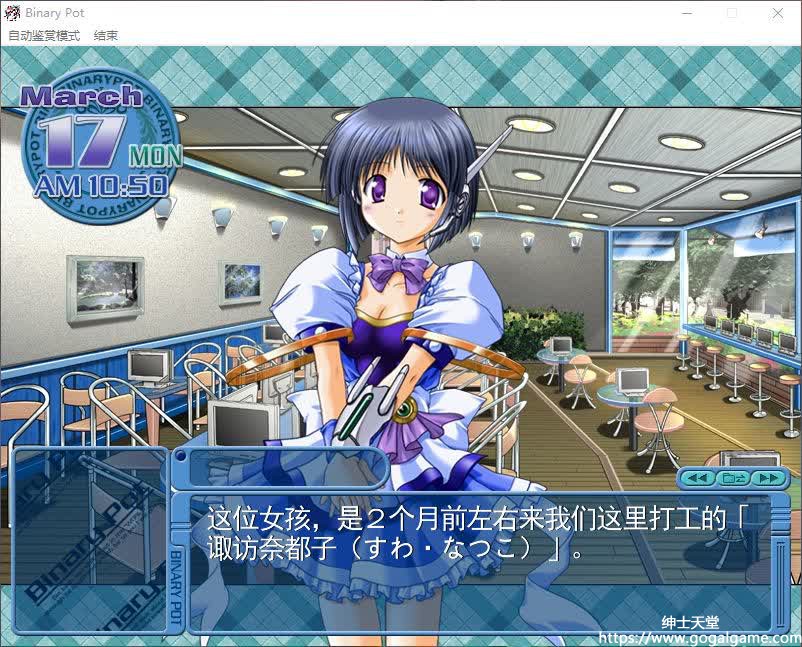The height and width of the screenshot is (647, 802).
Task: Click the rewind double-arrow button
Action: pos(698,478)
